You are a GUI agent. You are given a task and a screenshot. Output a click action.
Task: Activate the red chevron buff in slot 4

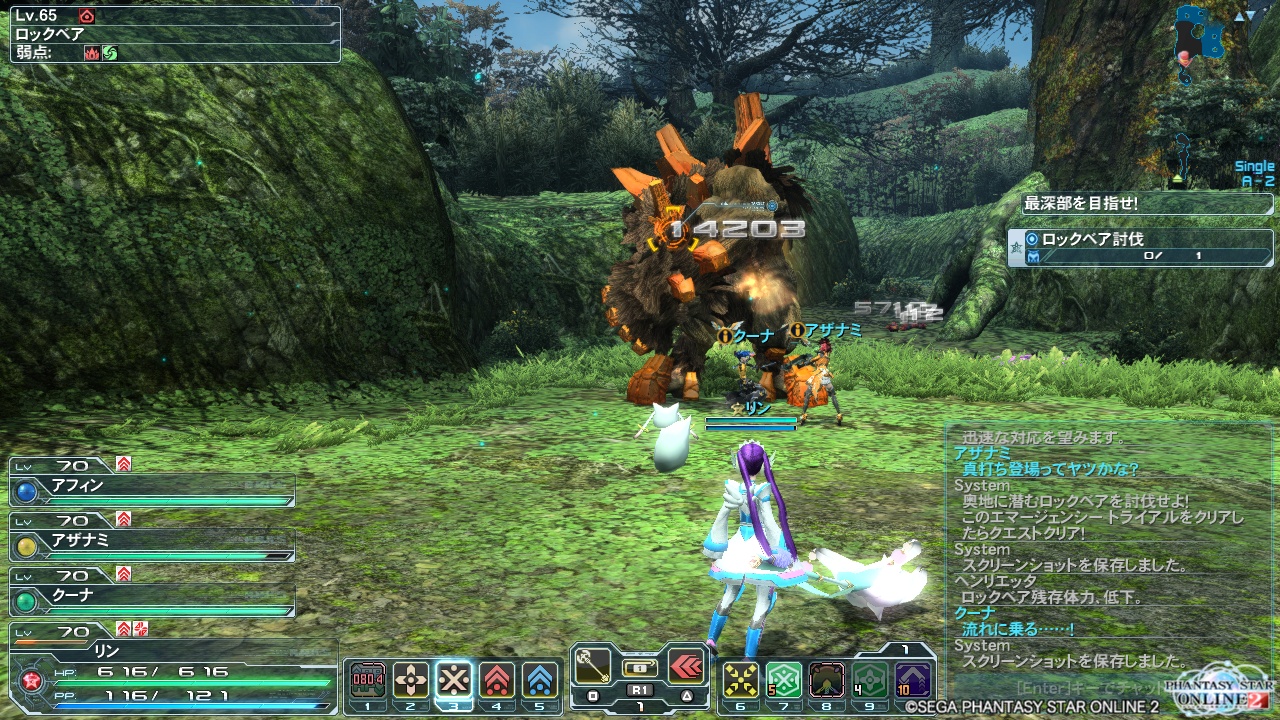(x=497, y=680)
